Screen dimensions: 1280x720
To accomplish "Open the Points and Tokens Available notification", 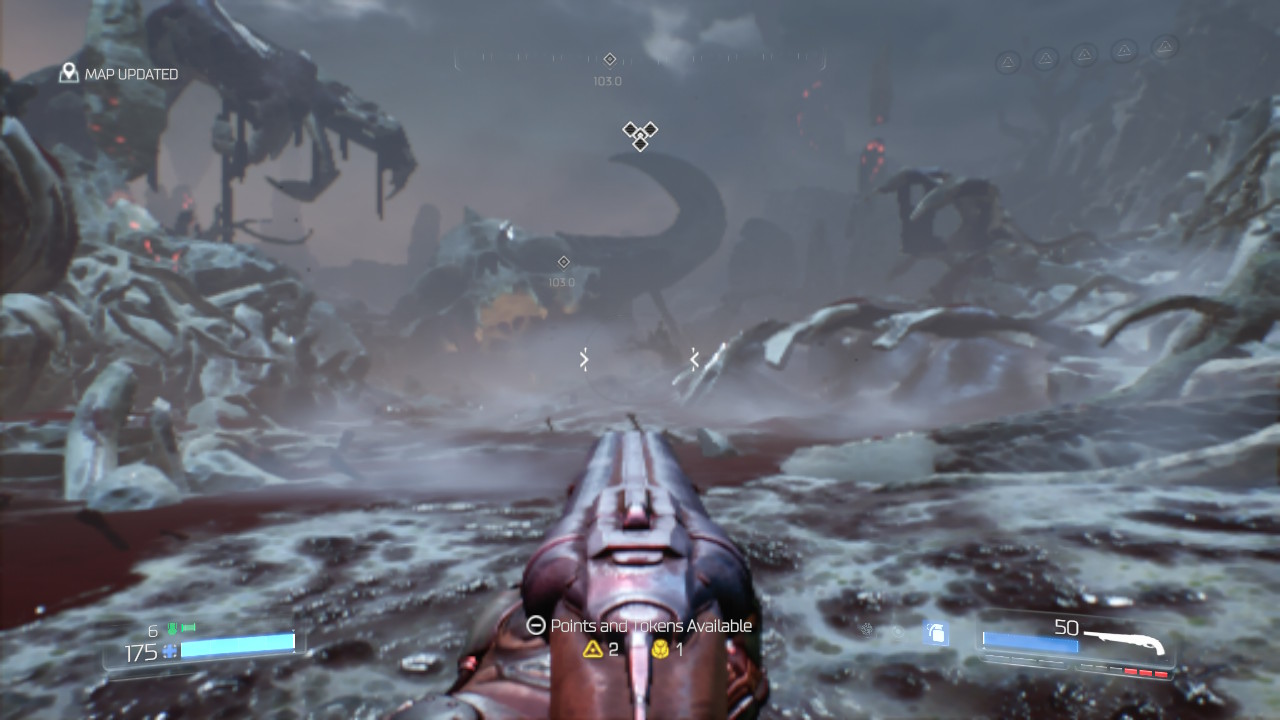I will point(639,626).
